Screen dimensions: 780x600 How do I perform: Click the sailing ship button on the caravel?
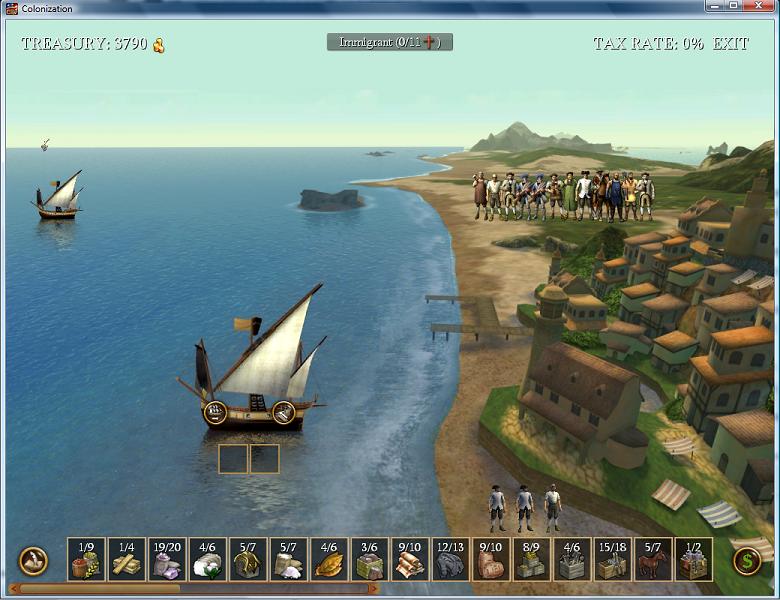[215, 411]
